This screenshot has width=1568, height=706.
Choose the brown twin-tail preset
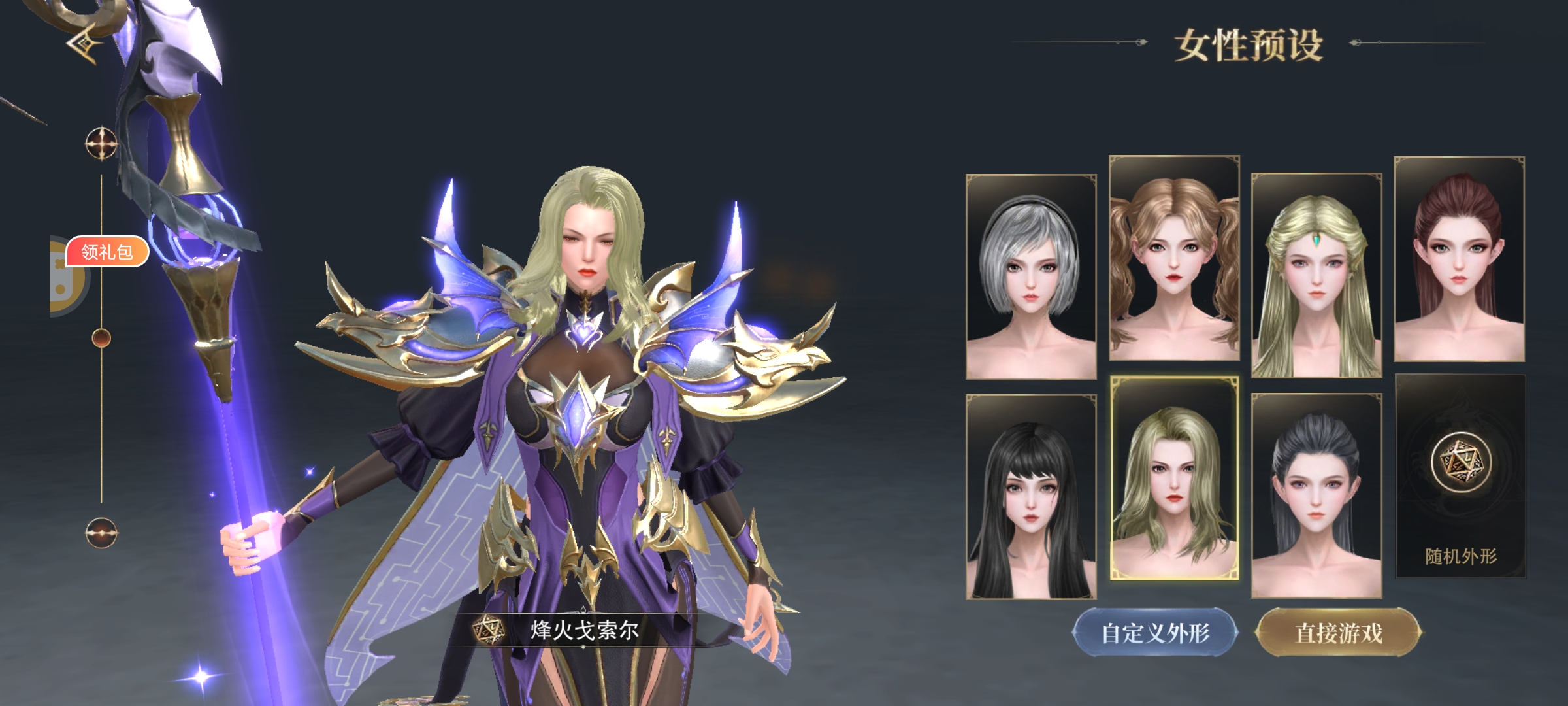pos(1174,258)
